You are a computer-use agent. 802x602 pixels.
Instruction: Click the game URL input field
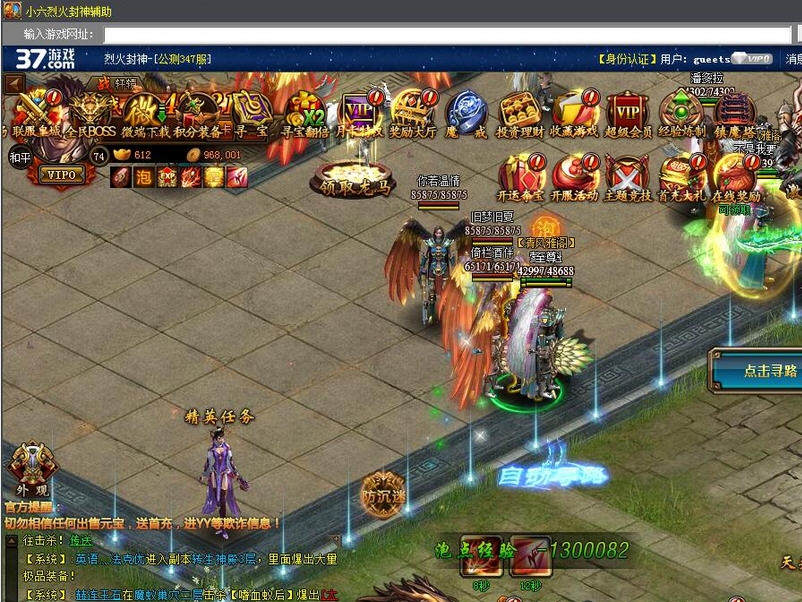tap(450, 35)
